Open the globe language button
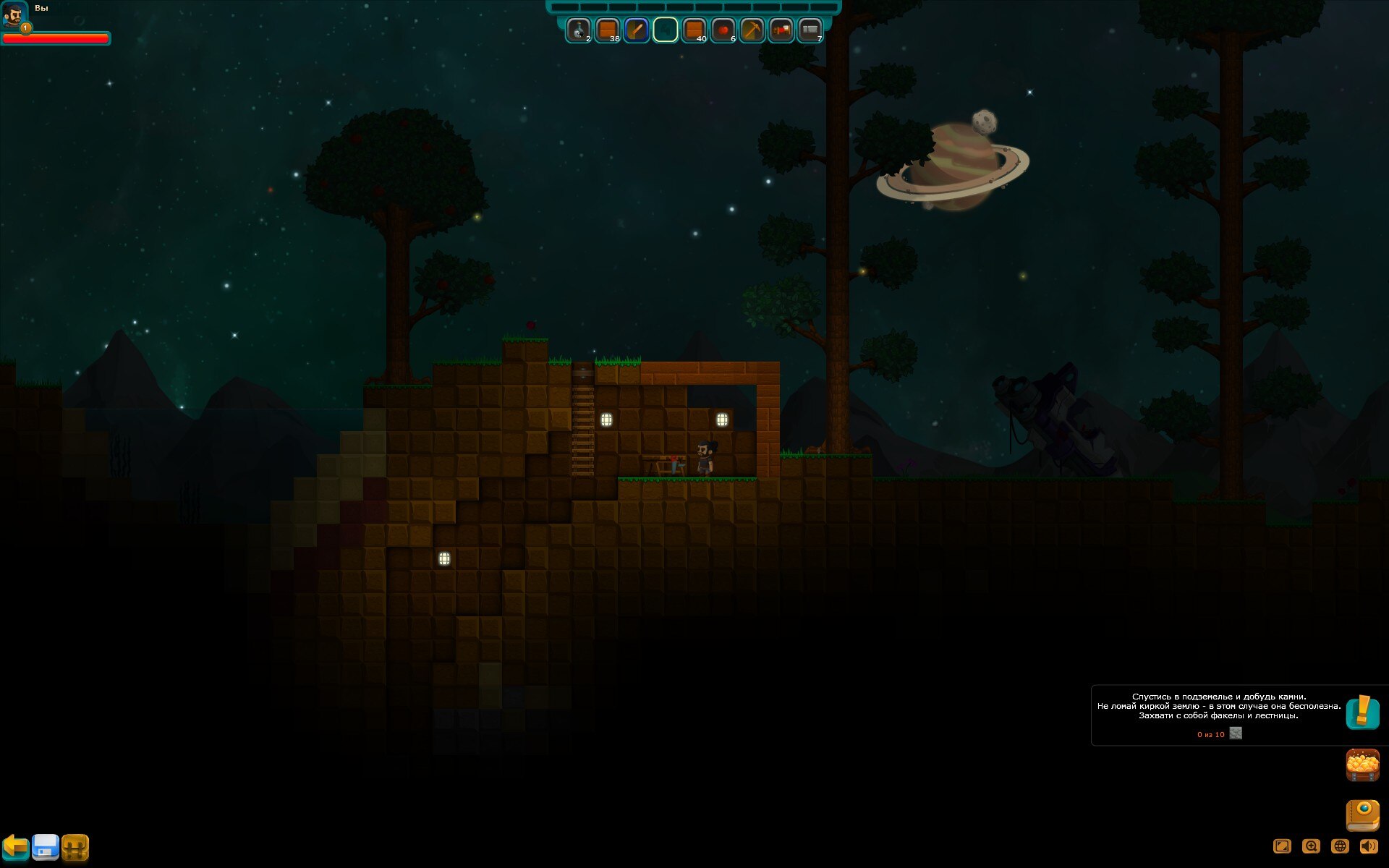Screen dimensions: 1389x868 click(1340, 846)
